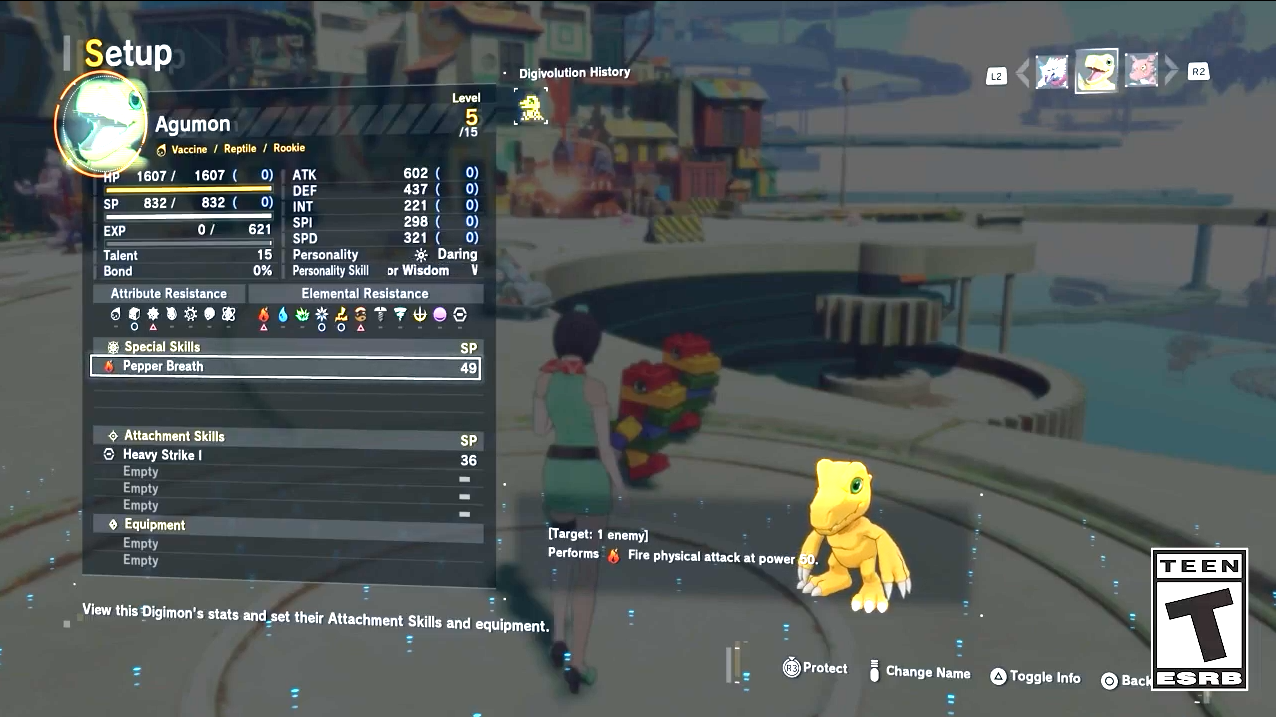The width and height of the screenshot is (1276, 717).
Task: Activate the Toggle Info option
Action: coord(1035,677)
